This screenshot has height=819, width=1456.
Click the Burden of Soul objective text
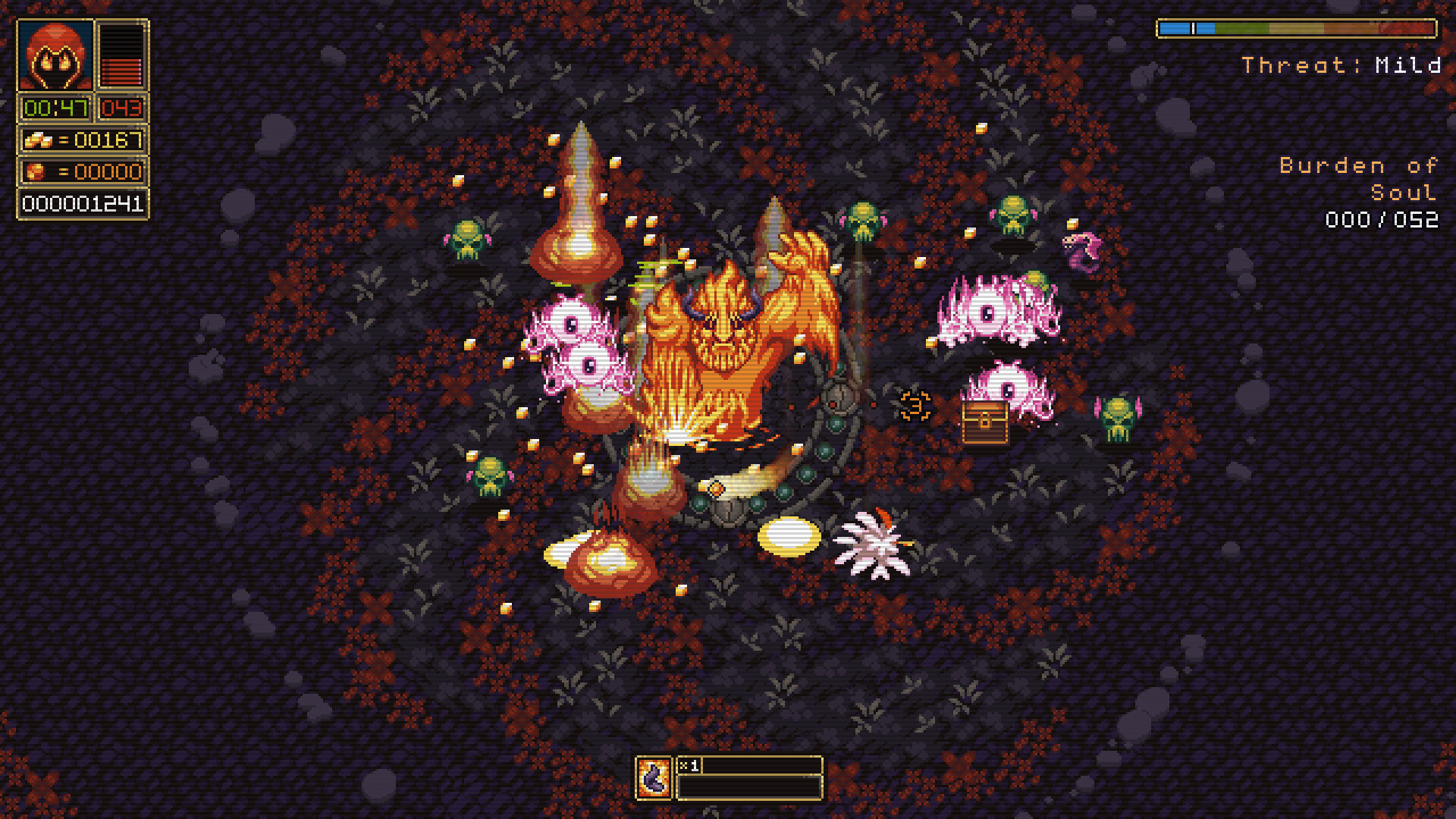1357,178
